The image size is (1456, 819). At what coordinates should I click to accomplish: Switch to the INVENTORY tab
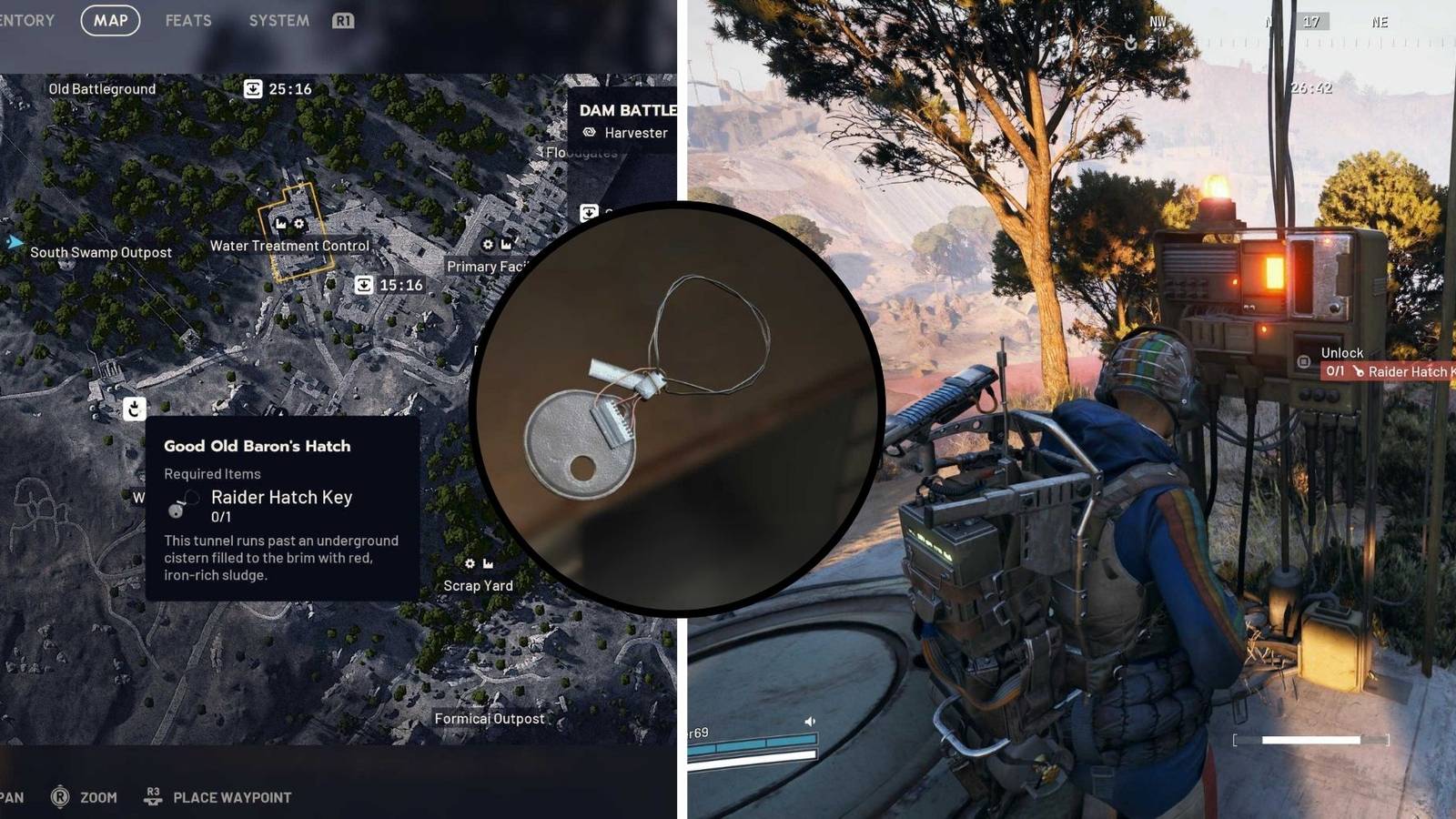tap(25, 20)
